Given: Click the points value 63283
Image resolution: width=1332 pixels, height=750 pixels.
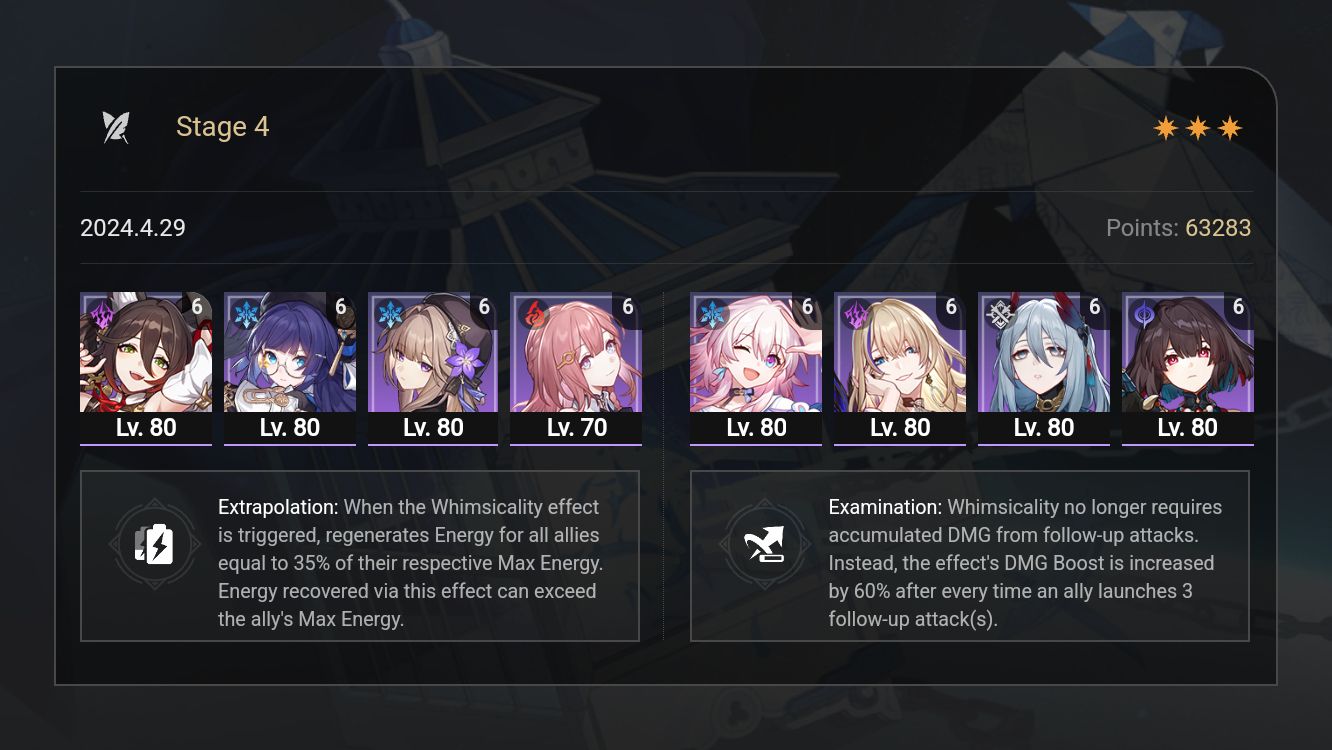Looking at the screenshot, I should click(x=1219, y=228).
